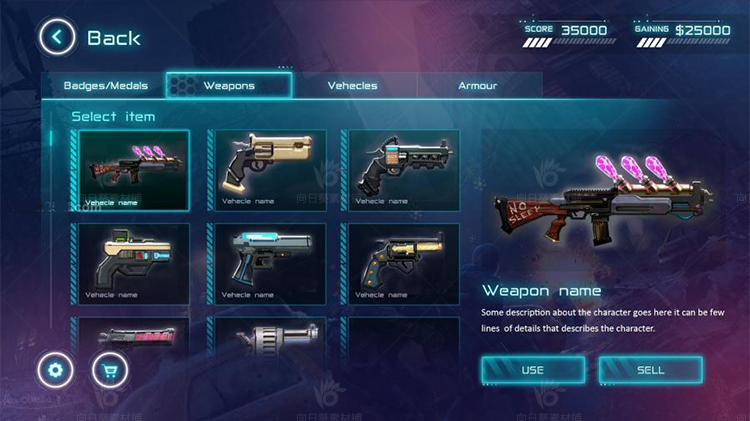750x421 pixels.
Task: Switch to the Badges/Medals tab
Action: pos(105,85)
